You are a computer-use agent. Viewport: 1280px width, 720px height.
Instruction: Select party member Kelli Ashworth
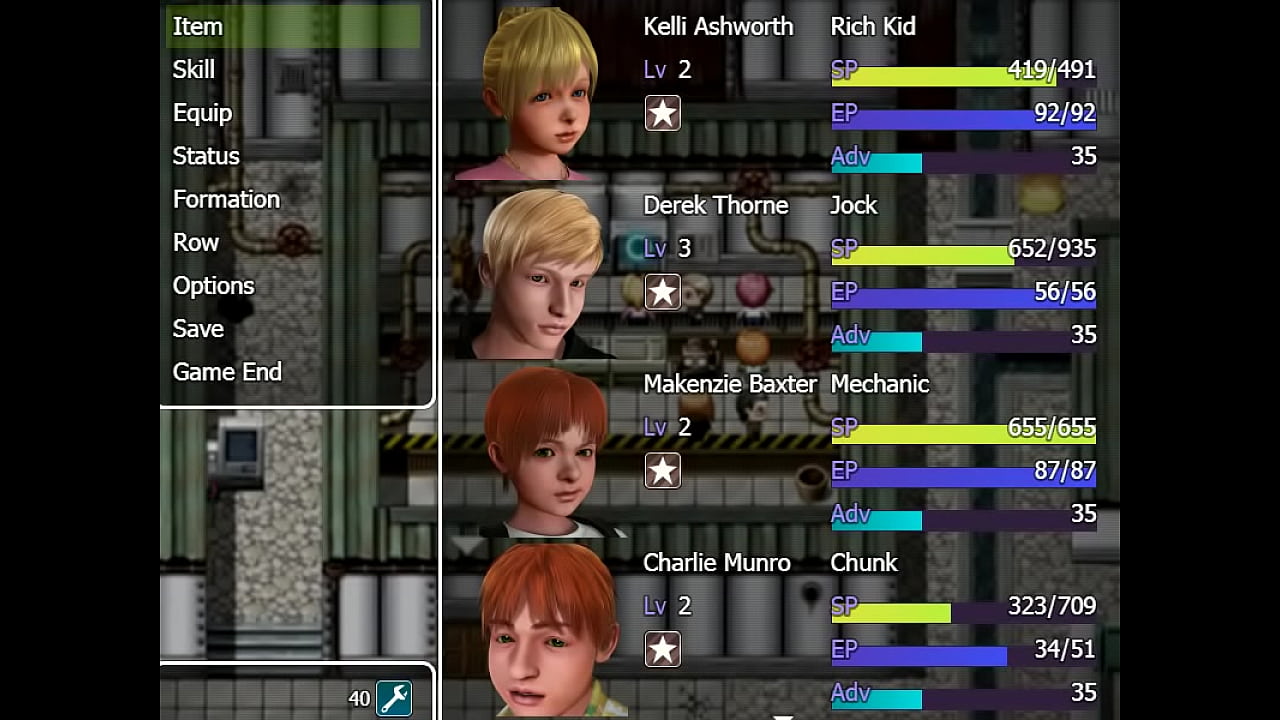coord(718,27)
